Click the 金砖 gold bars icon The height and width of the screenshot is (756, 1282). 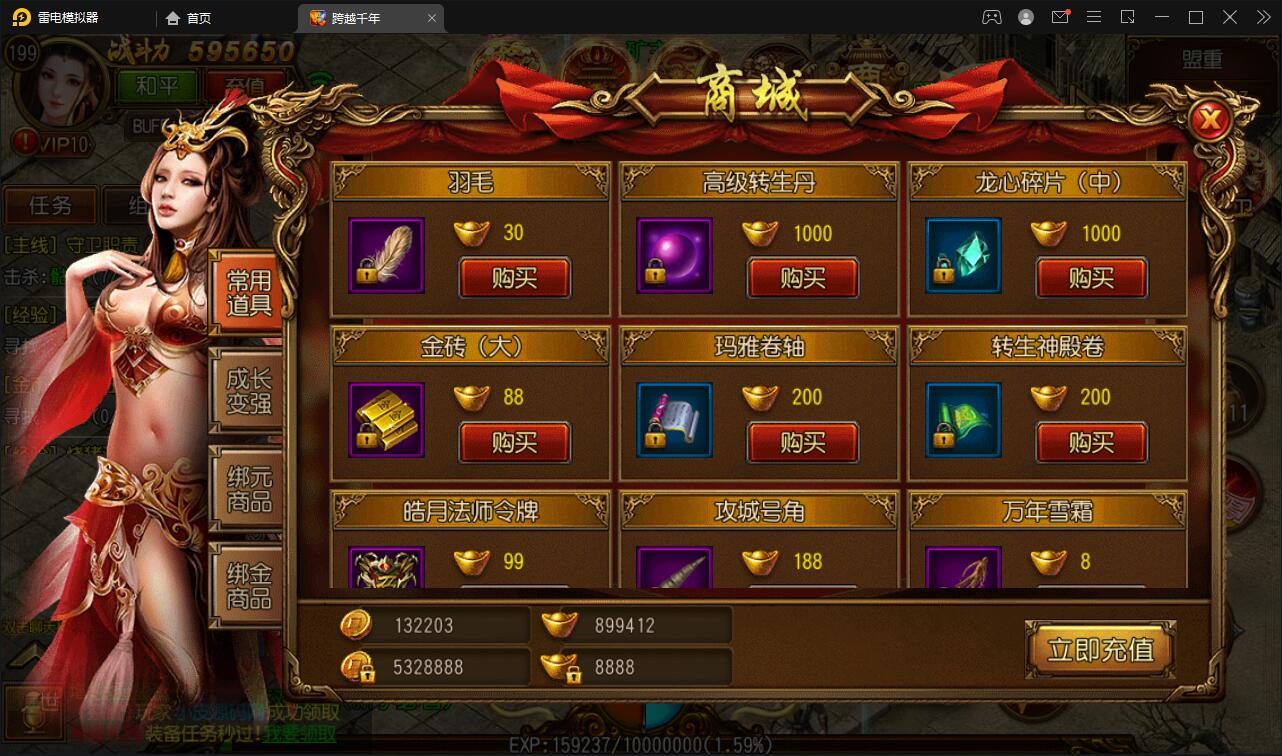click(386, 420)
